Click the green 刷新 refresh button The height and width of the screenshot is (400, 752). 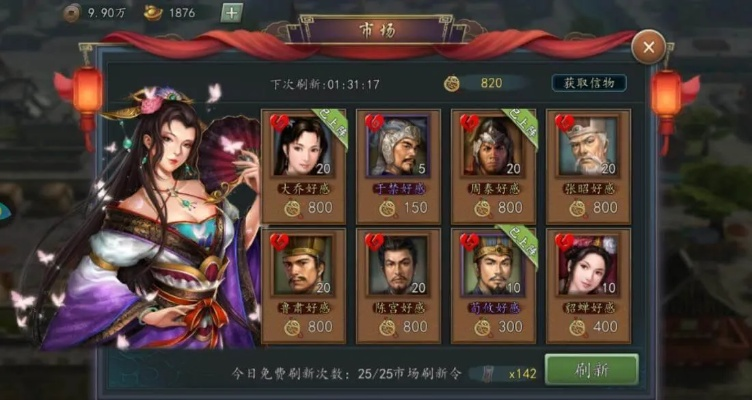pyautogui.click(x=591, y=369)
